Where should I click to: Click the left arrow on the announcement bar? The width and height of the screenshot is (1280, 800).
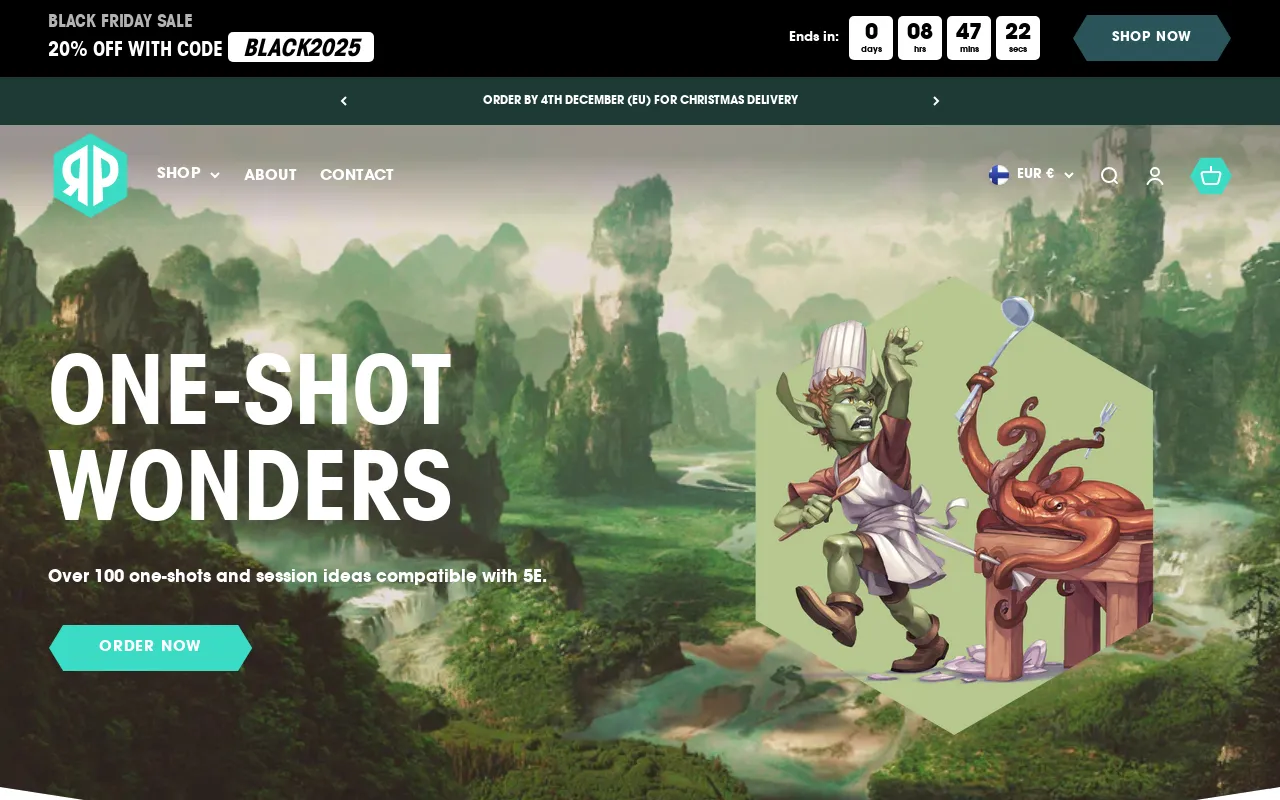tap(343, 100)
